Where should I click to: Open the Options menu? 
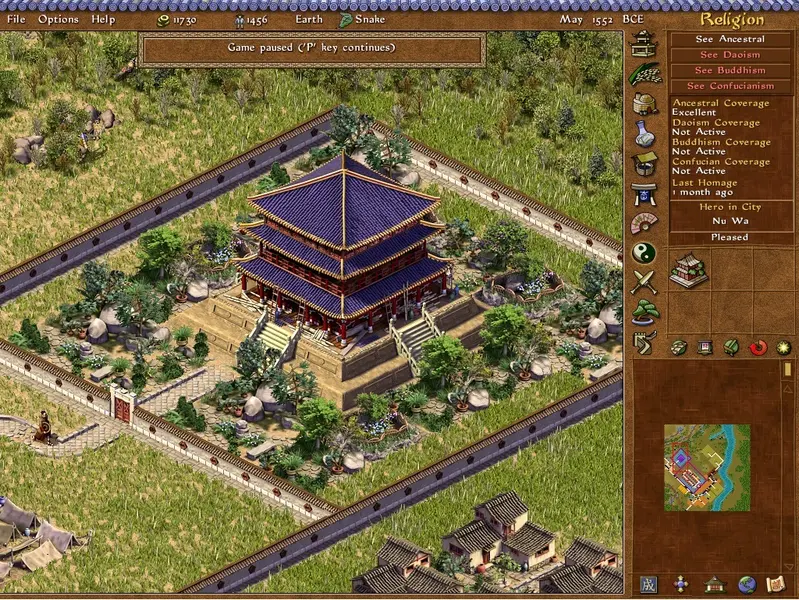click(58, 19)
